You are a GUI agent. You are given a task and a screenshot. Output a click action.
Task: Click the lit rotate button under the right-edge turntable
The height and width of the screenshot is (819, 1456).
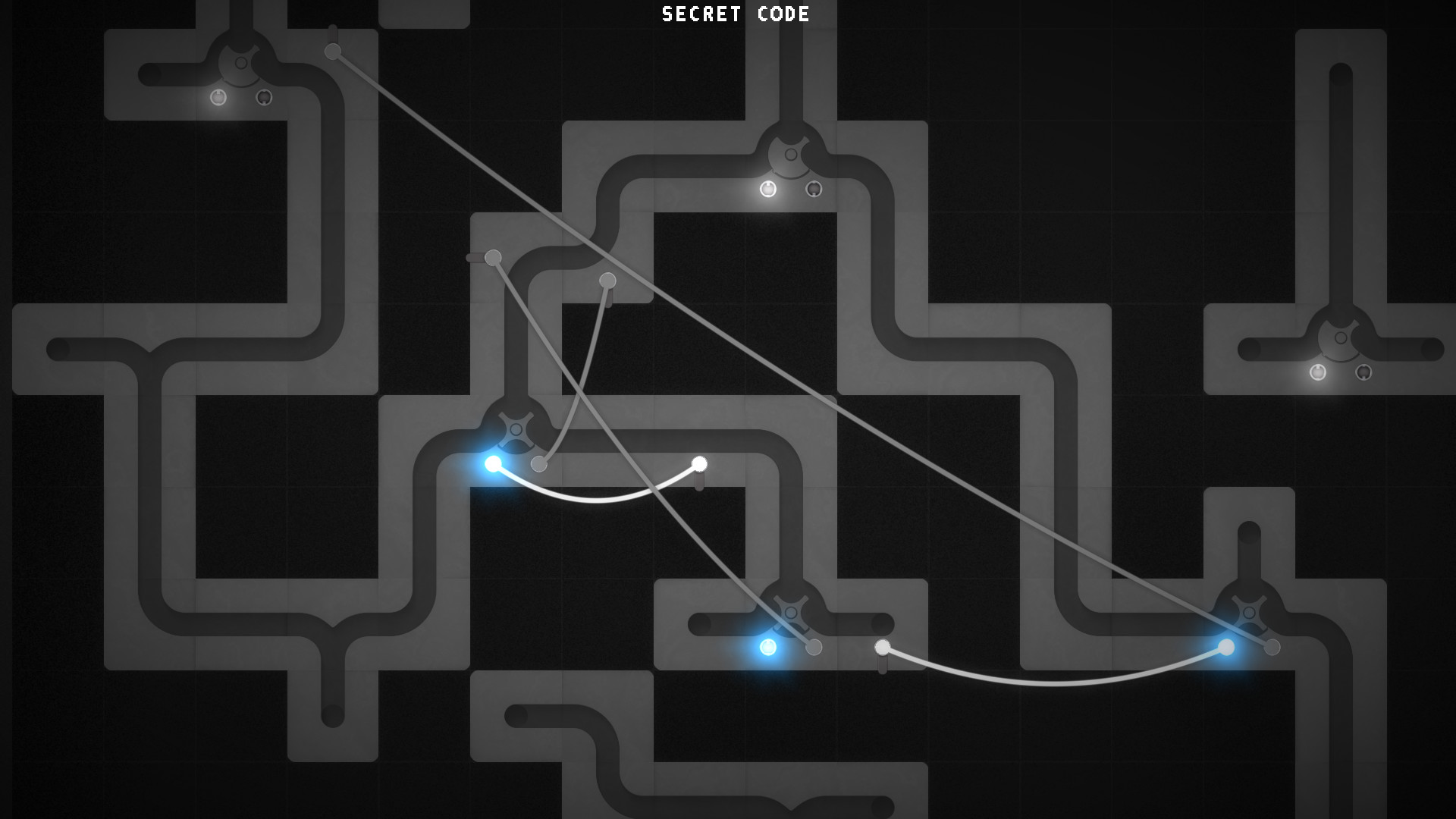coord(1318,372)
